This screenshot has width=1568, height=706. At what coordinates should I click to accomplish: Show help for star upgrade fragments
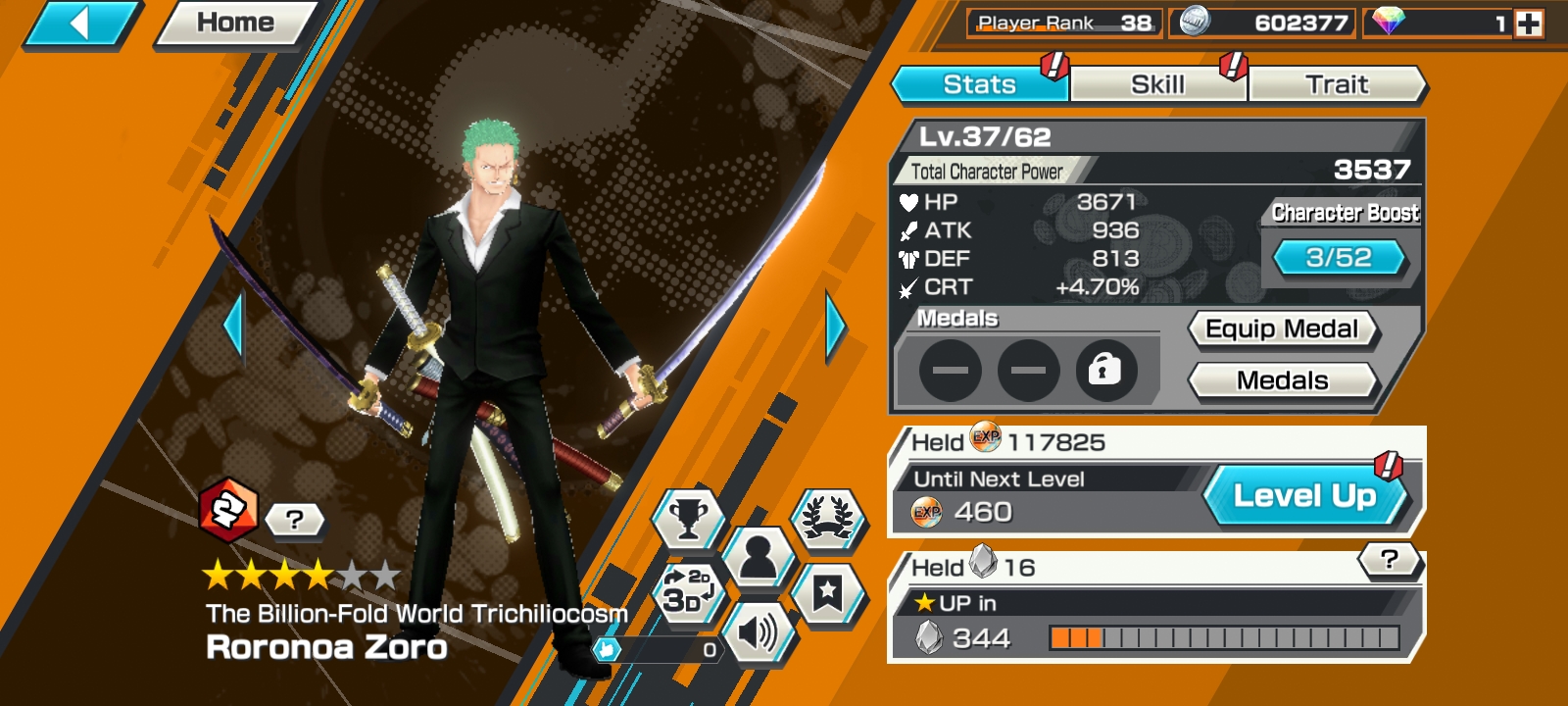click(x=1389, y=560)
